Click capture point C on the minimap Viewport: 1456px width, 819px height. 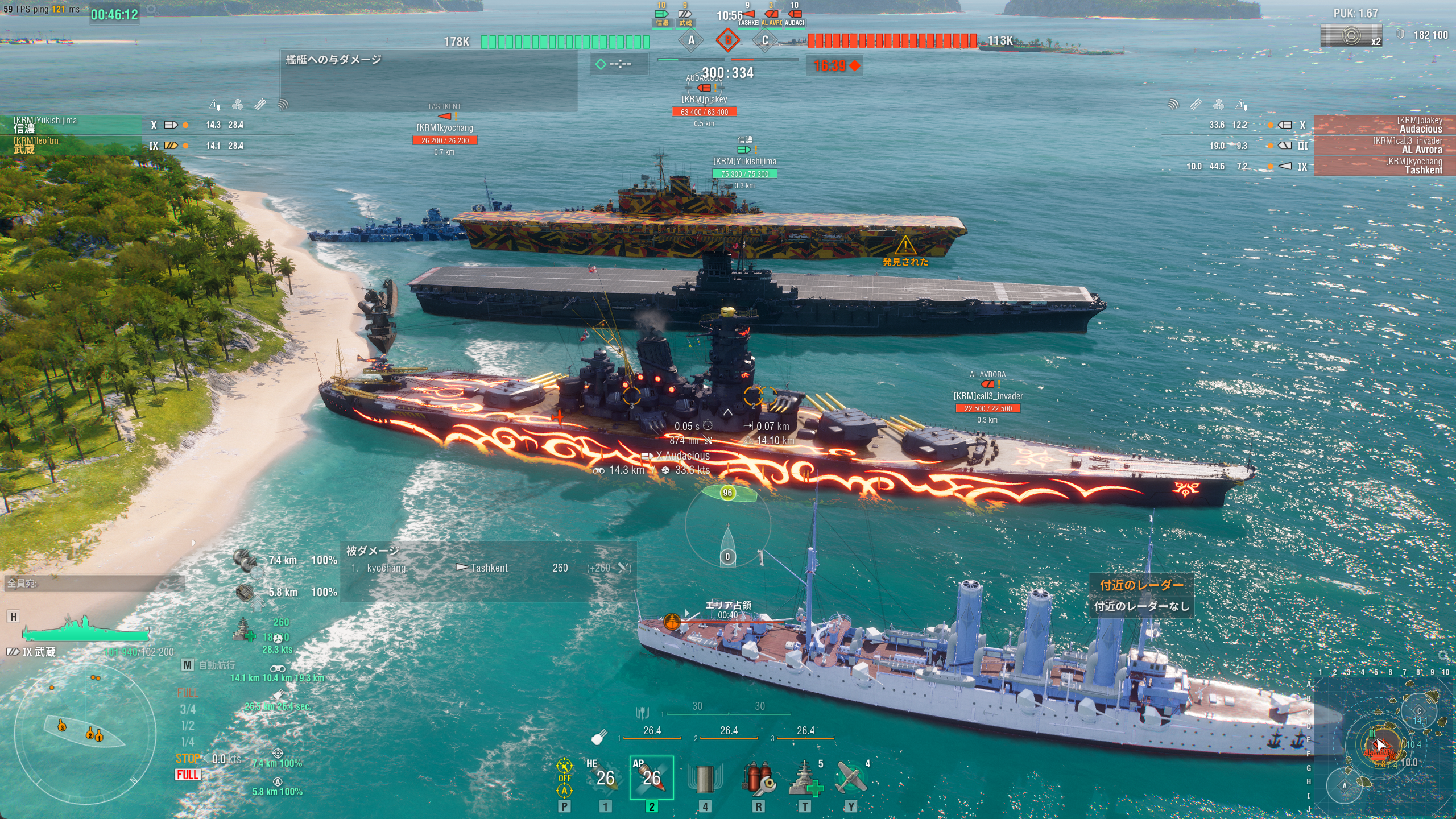1419,711
